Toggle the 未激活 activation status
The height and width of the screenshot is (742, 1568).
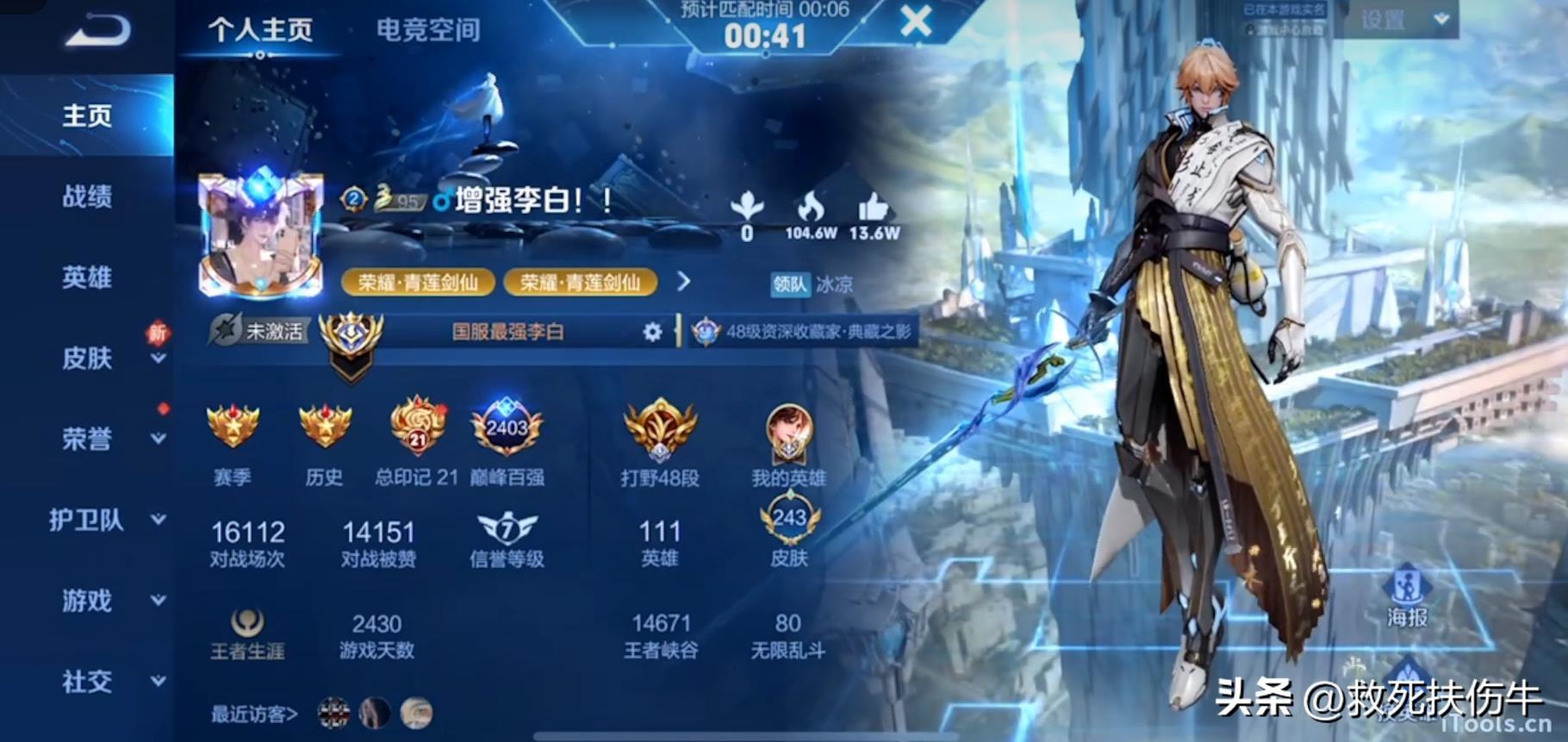[262, 331]
